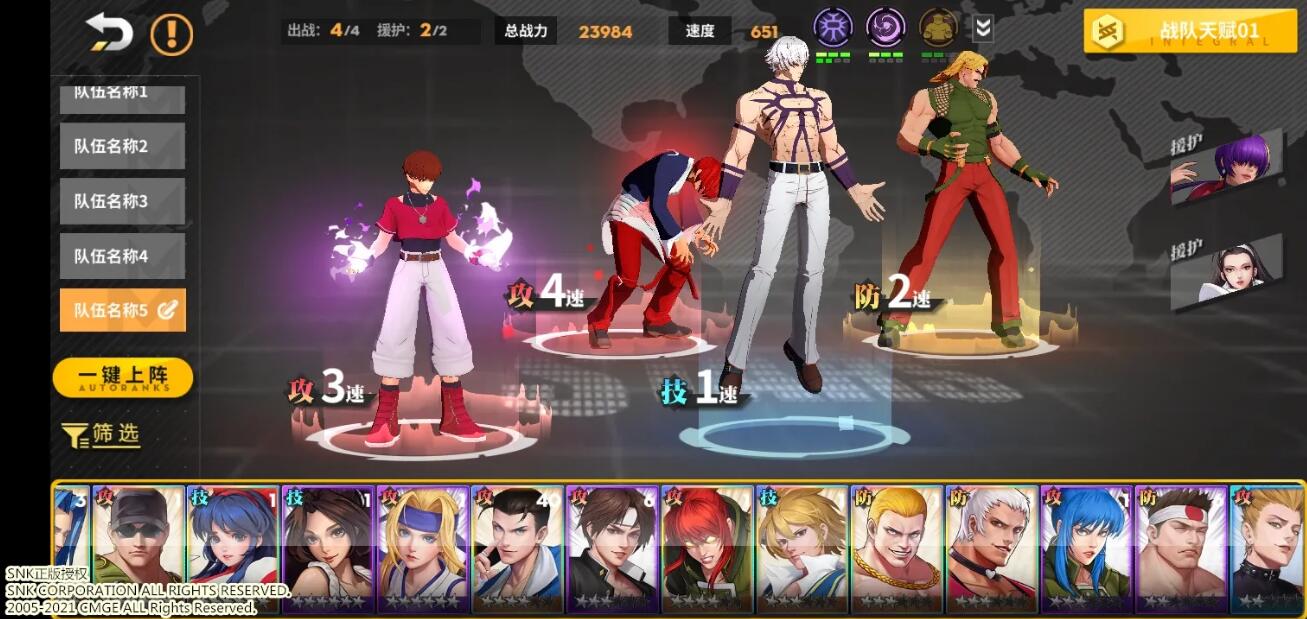
Task: Select position 1 formation circle
Action: click(x=794, y=434)
